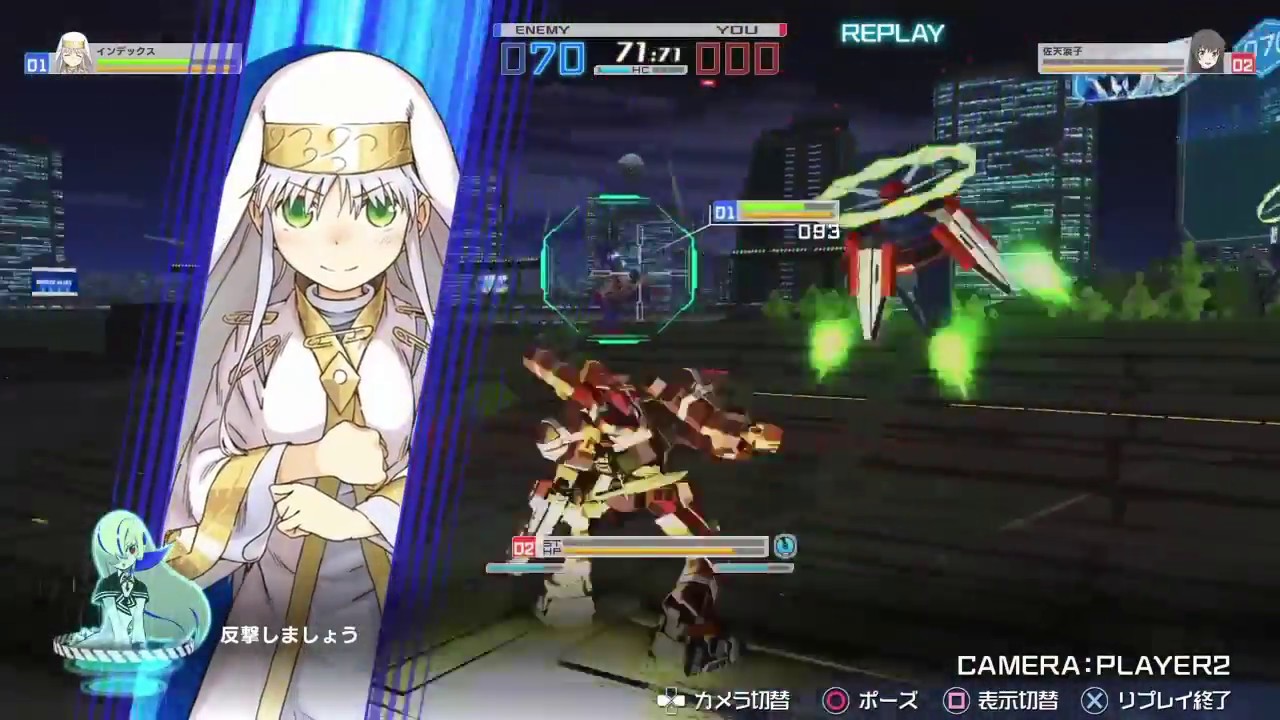Select the 01 player badge near enemy marker
This screenshot has width=1280, height=720.
pyautogui.click(x=723, y=212)
